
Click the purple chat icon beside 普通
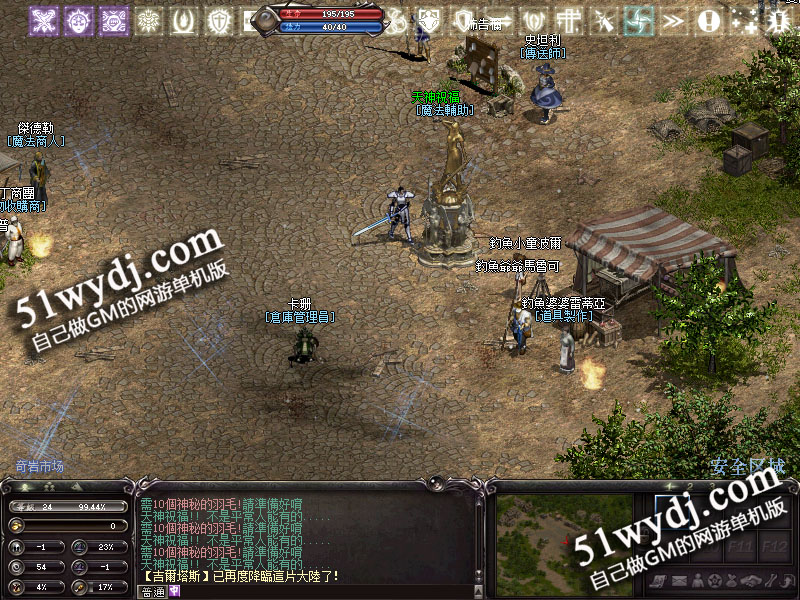[x=174, y=591]
